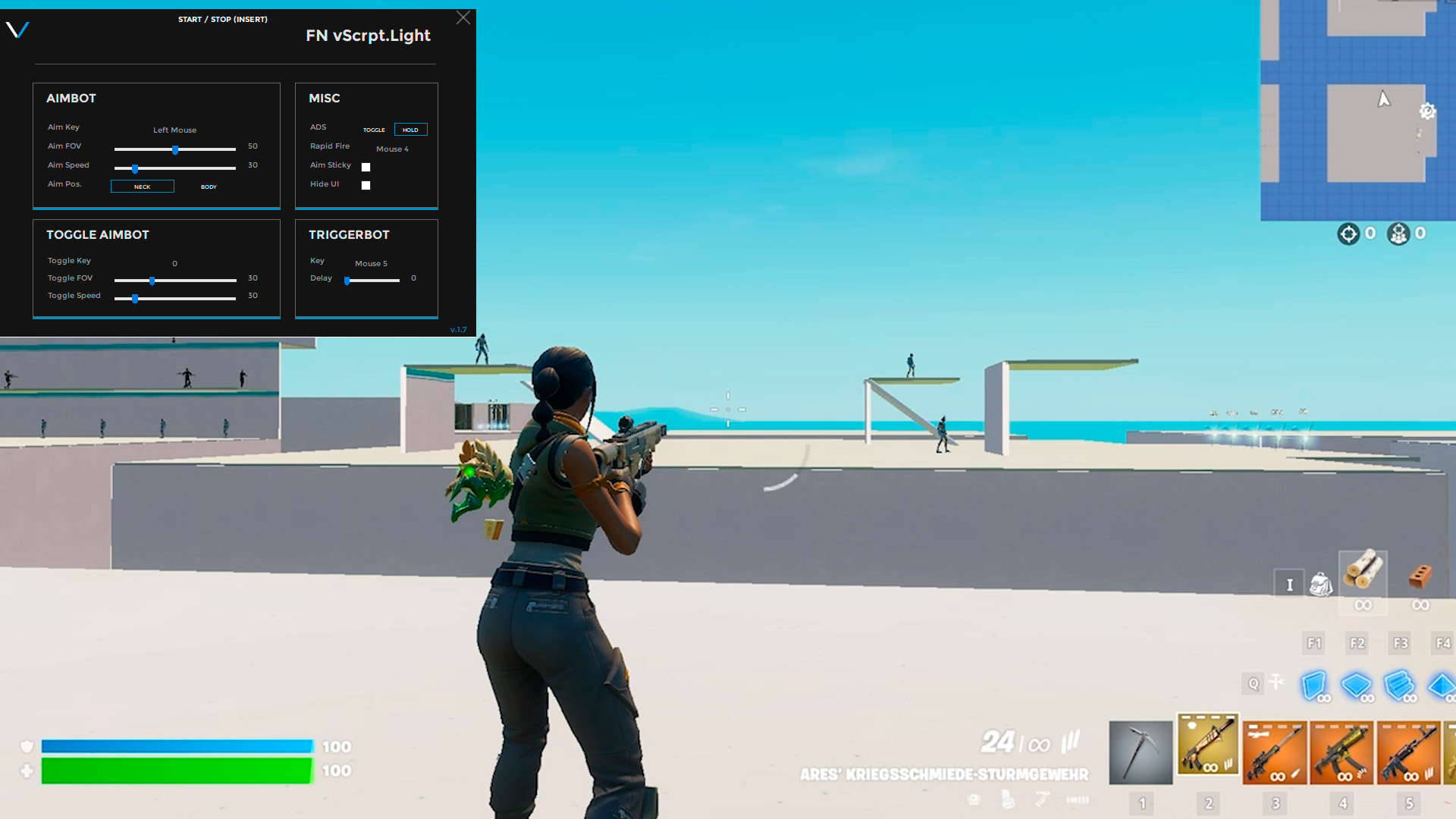Switch Aim Pos to BODY

pyautogui.click(x=208, y=186)
